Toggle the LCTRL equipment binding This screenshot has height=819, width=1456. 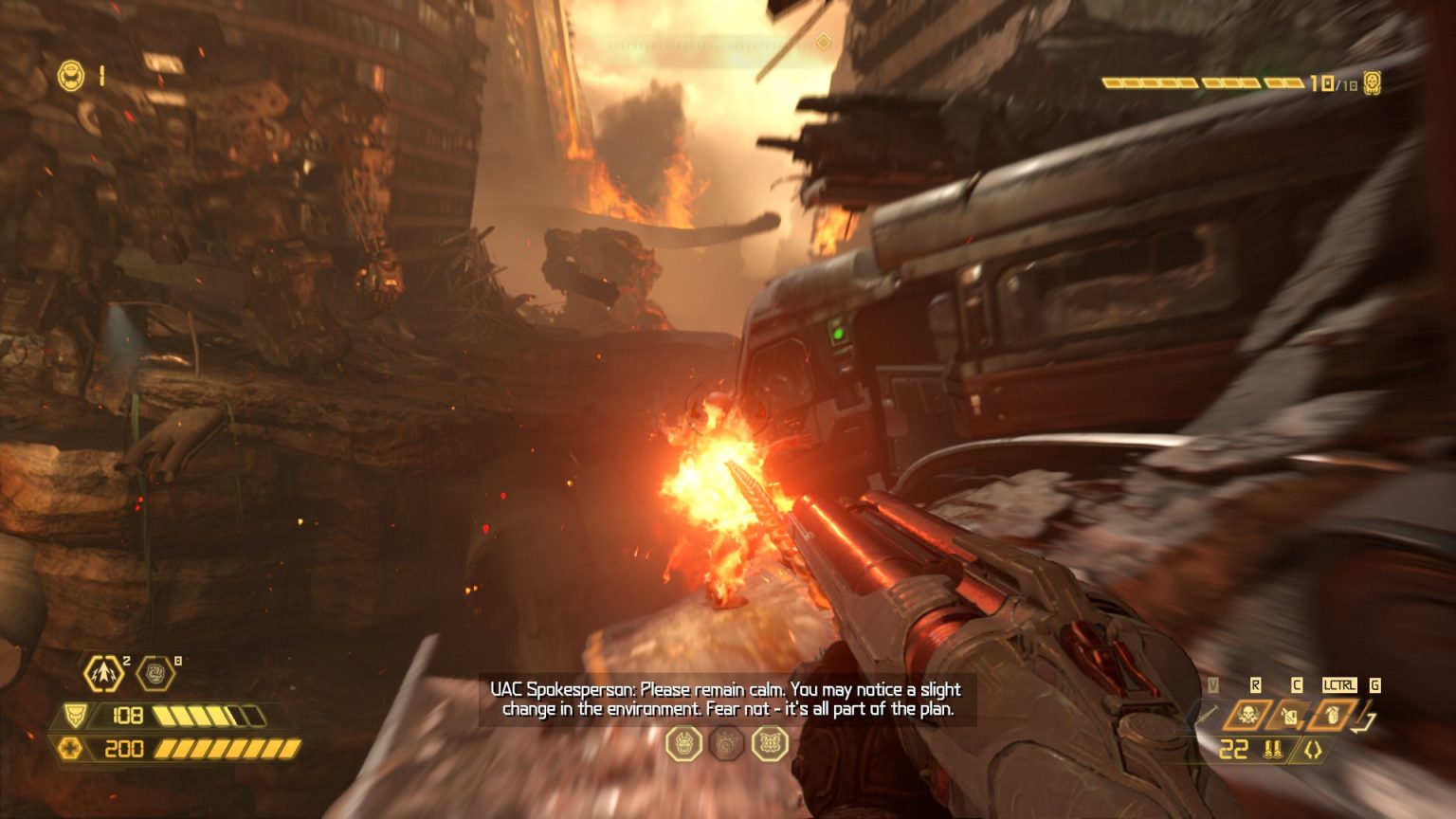pyautogui.click(x=1340, y=684)
